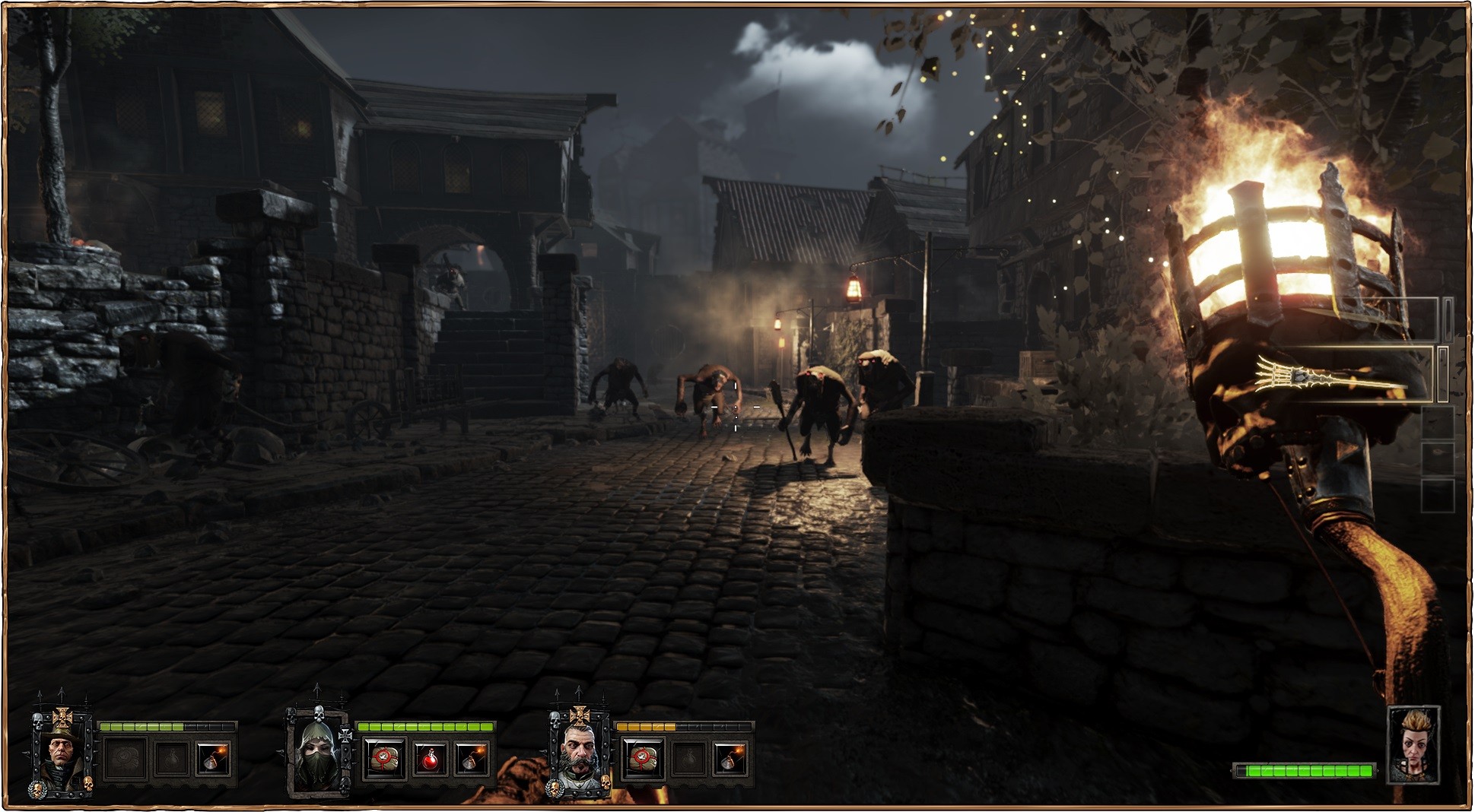
Task: Choose the hooded elf's bomb slot
Action: (x=471, y=759)
